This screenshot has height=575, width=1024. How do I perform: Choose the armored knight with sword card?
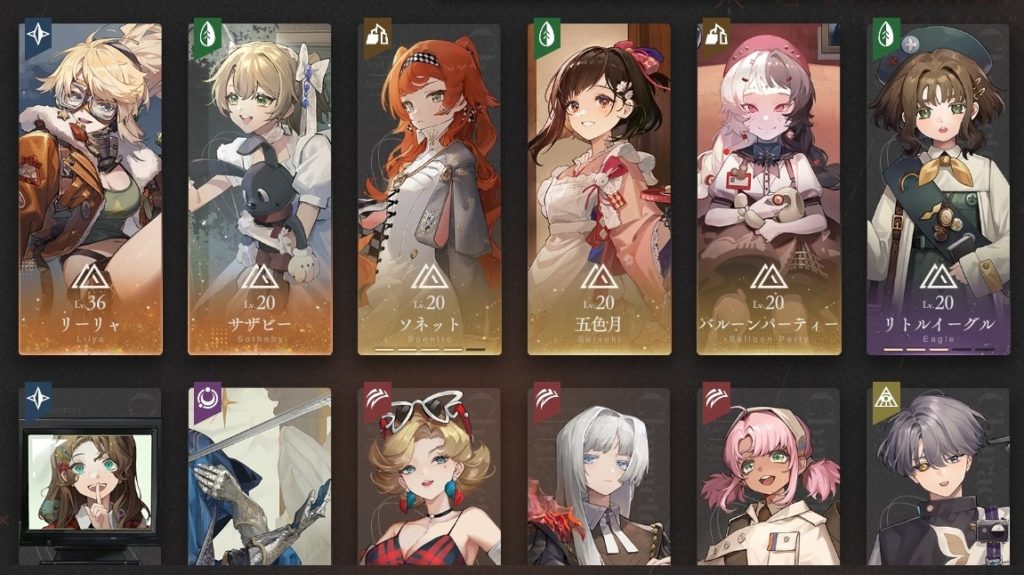[x=260, y=480]
